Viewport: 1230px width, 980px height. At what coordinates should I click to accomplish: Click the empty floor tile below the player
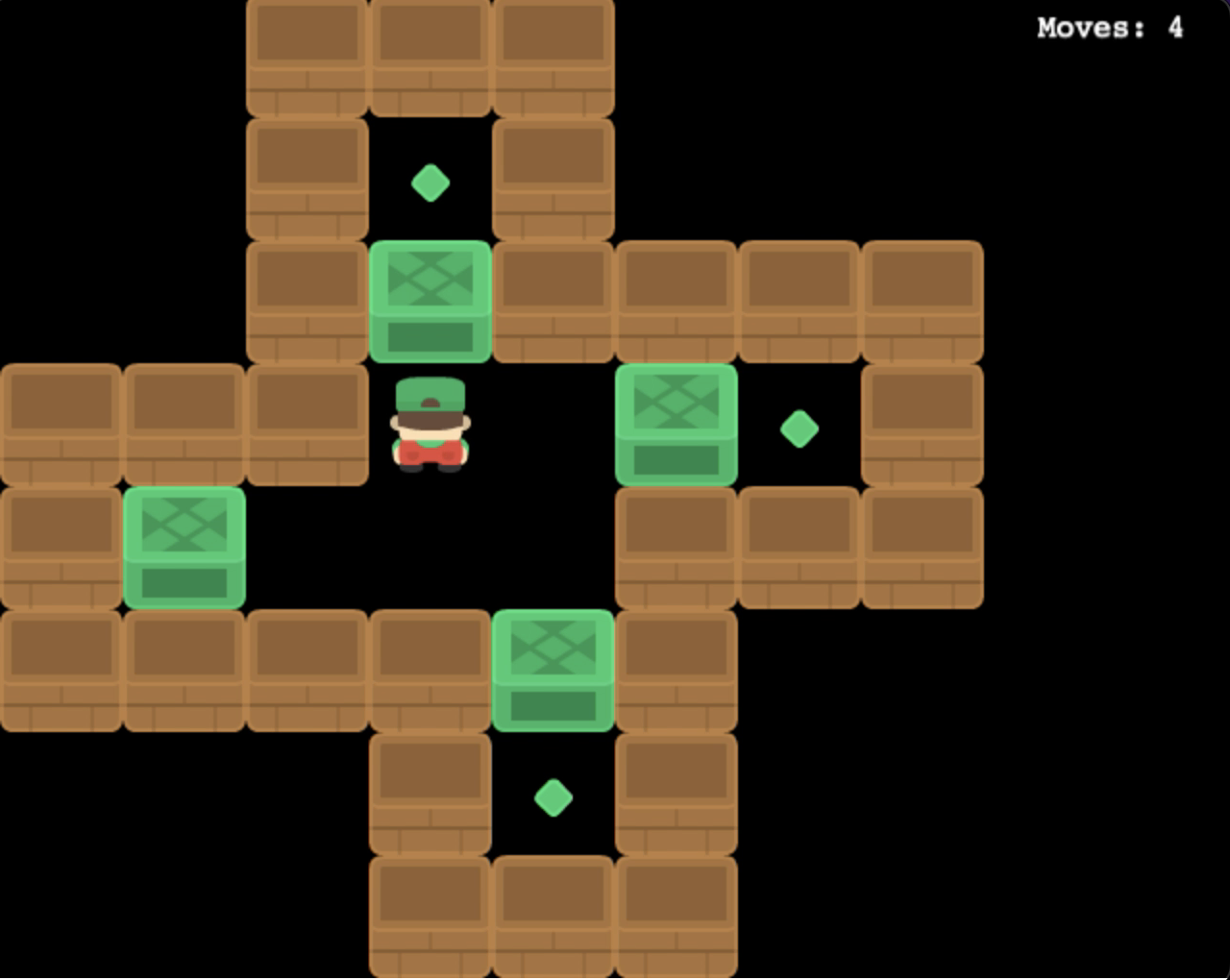[430, 548]
